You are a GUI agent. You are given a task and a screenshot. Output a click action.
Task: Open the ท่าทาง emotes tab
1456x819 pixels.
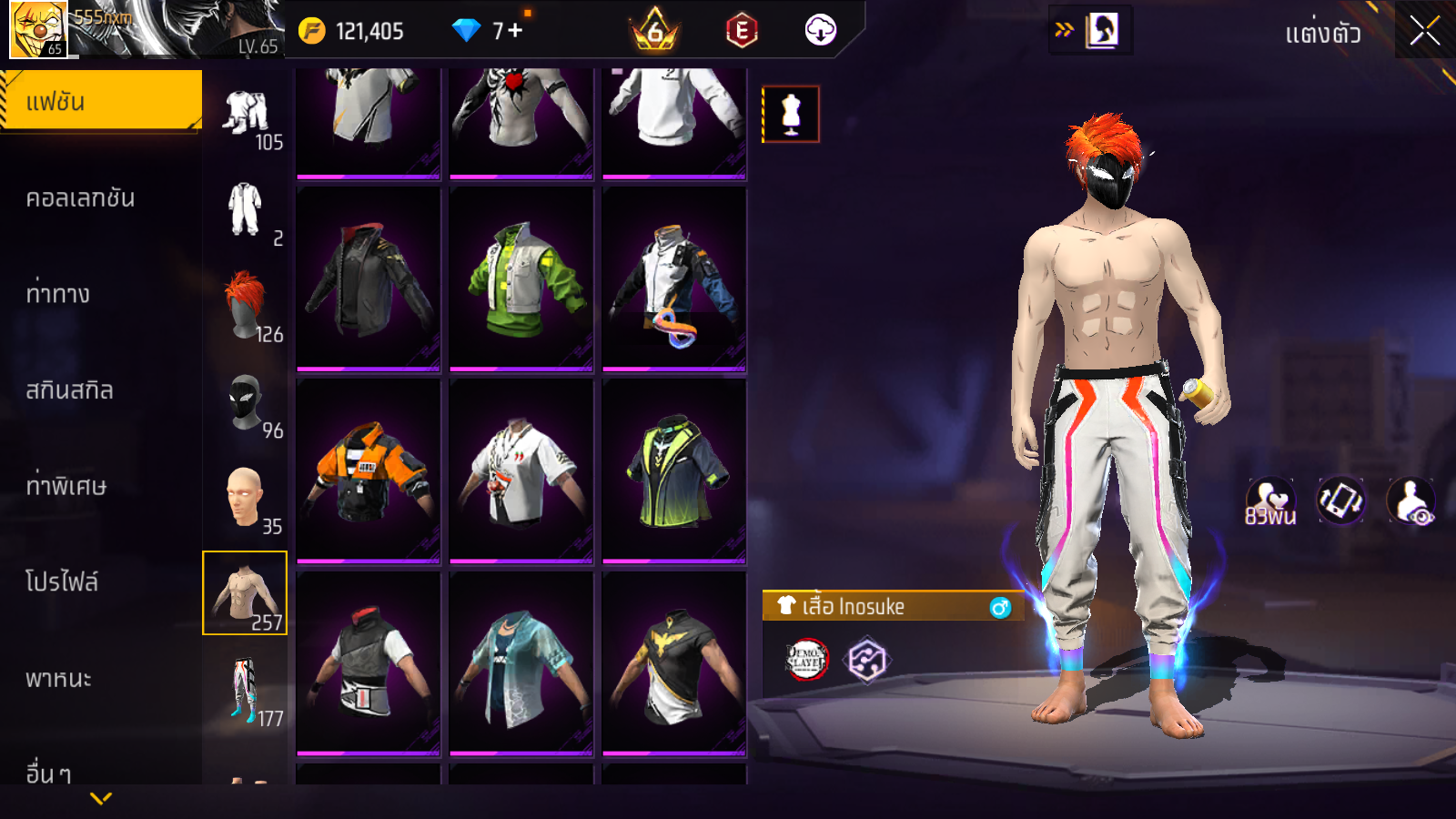click(58, 294)
